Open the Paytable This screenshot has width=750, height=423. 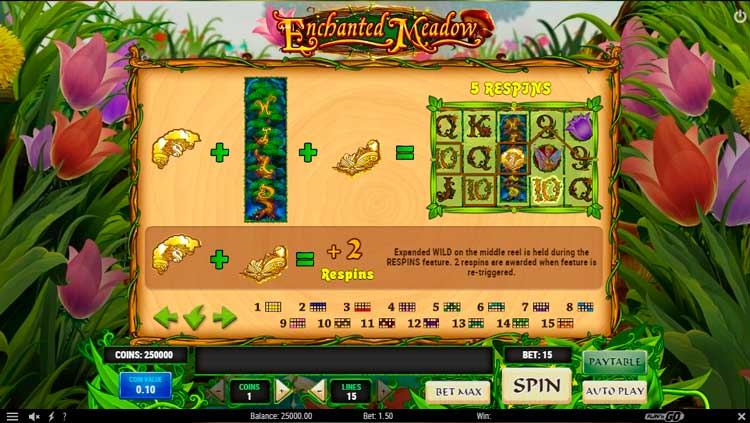[x=614, y=360]
